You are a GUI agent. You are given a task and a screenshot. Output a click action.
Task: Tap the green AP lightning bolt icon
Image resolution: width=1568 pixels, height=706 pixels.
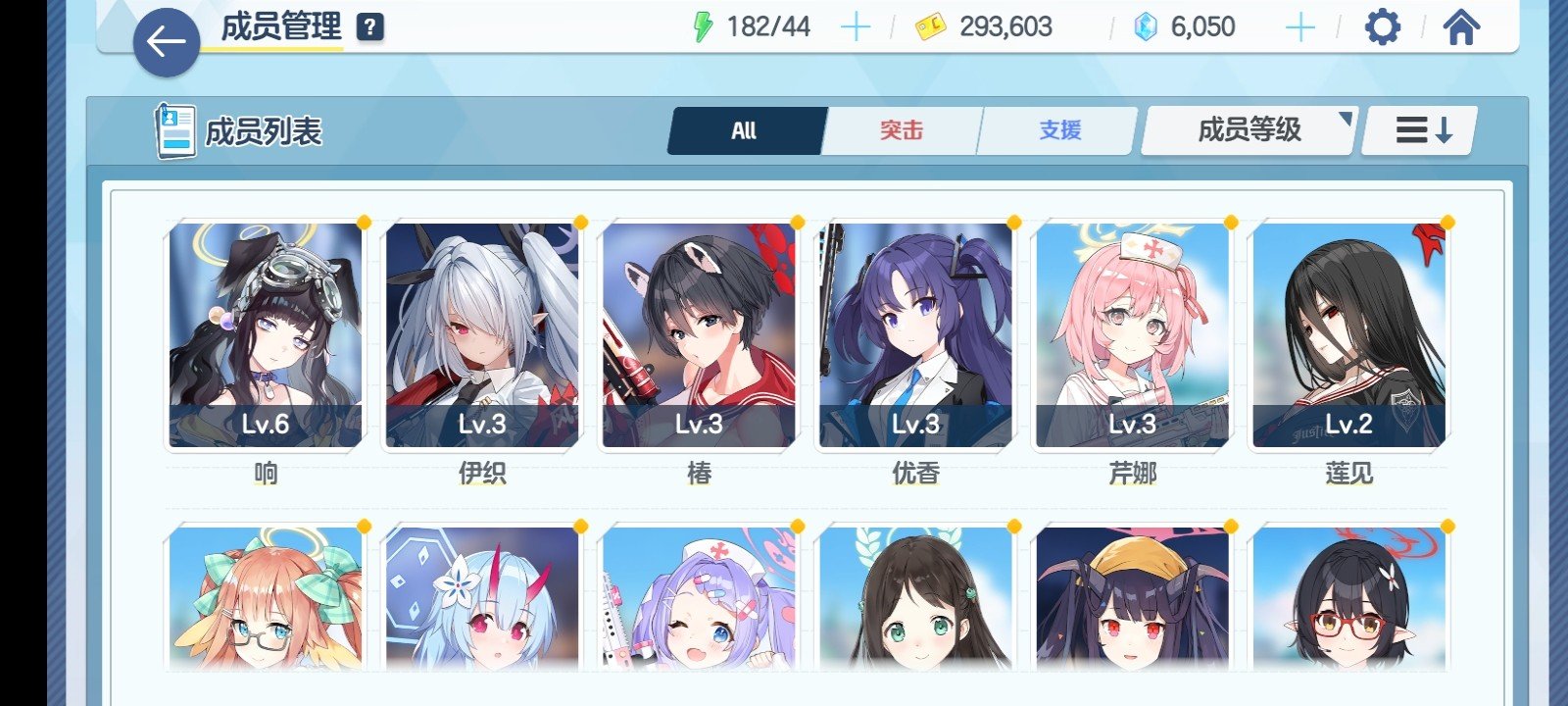click(702, 26)
